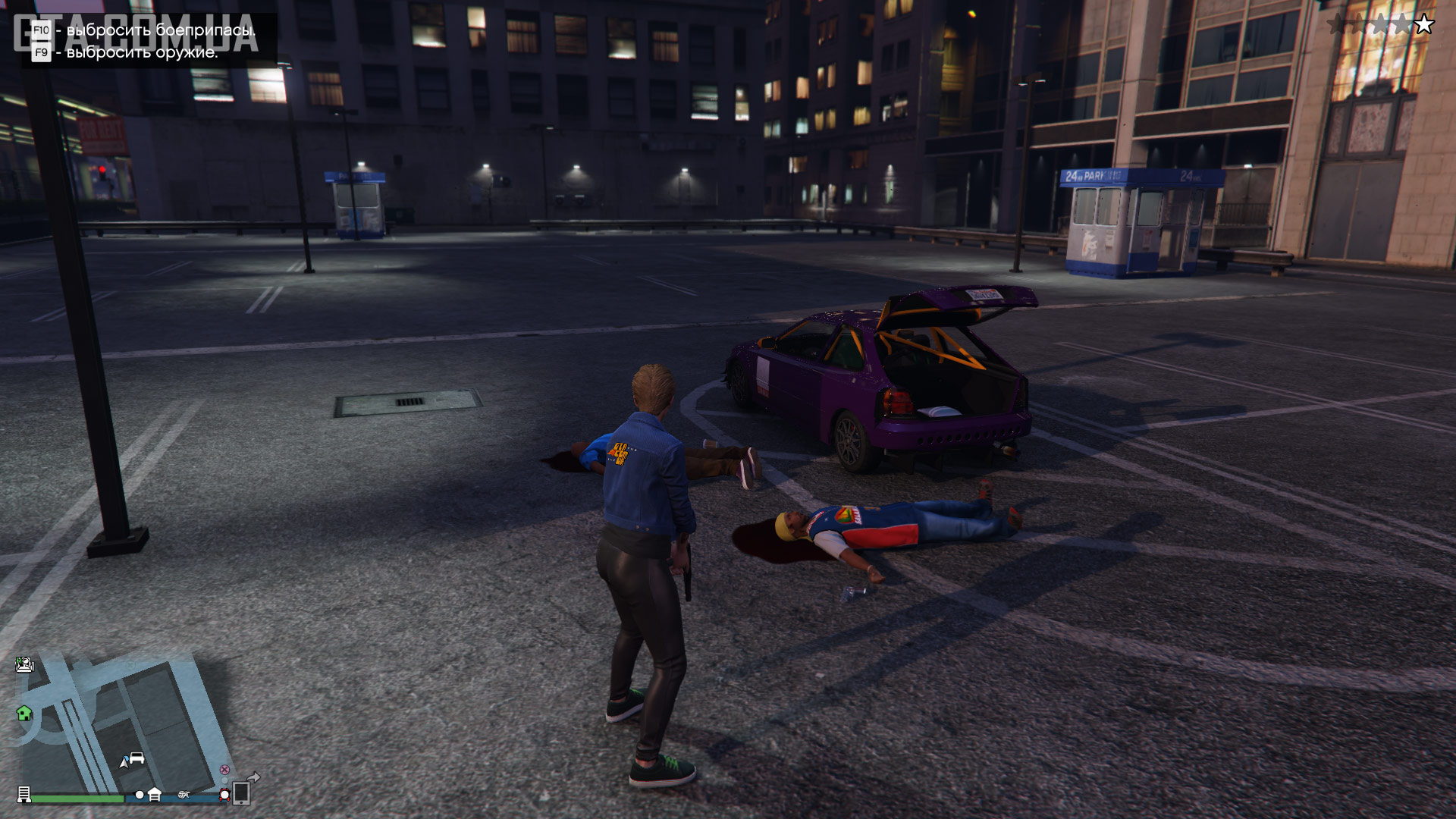The height and width of the screenshot is (819, 1456).
Task: Select the pink X marker on minimap
Action: [x=224, y=770]
